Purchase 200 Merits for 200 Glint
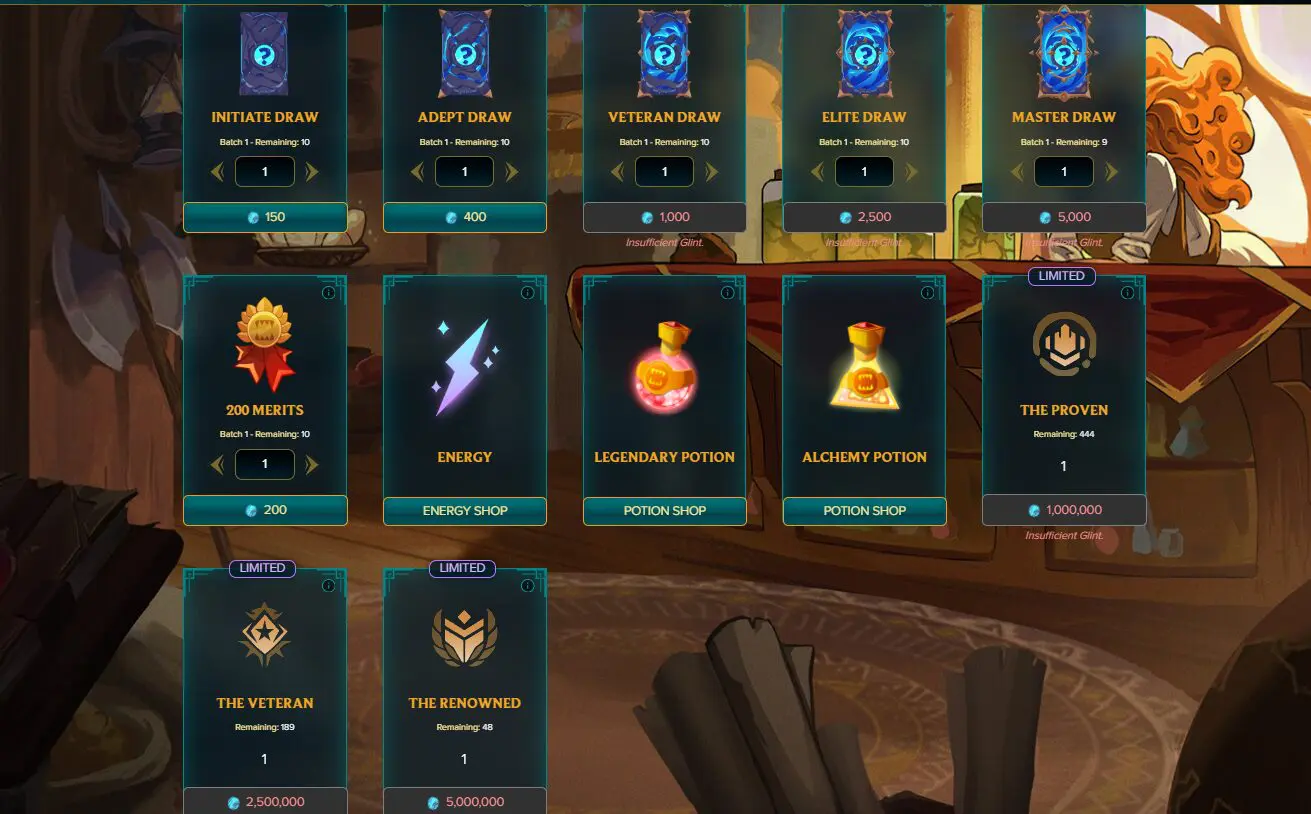This screenshot has width=1311, height=814. pyautogui.click(x=264, y=510)
